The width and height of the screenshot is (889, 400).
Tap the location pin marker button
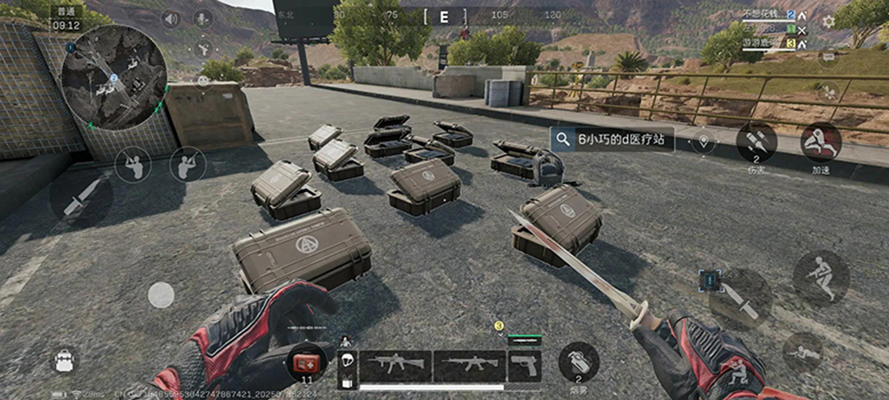pos(704,141)
